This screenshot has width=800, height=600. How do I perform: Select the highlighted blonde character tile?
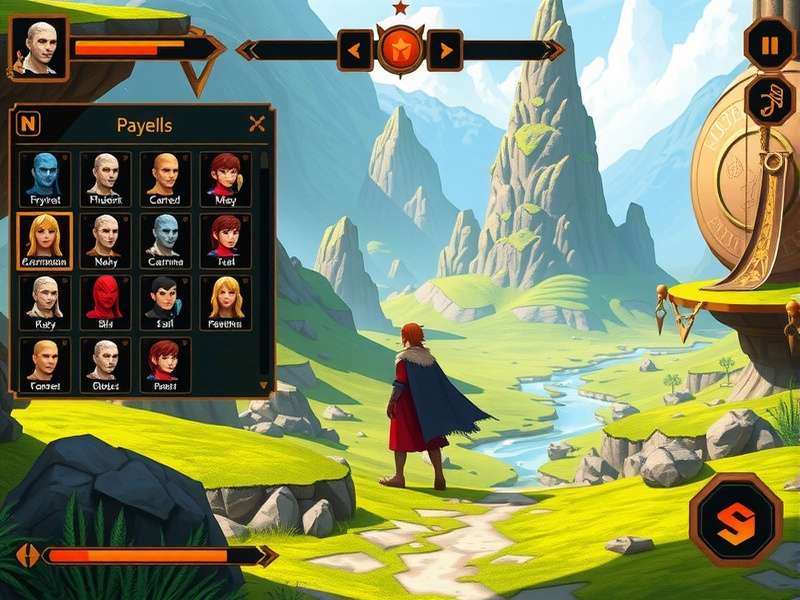pos(45,240)
